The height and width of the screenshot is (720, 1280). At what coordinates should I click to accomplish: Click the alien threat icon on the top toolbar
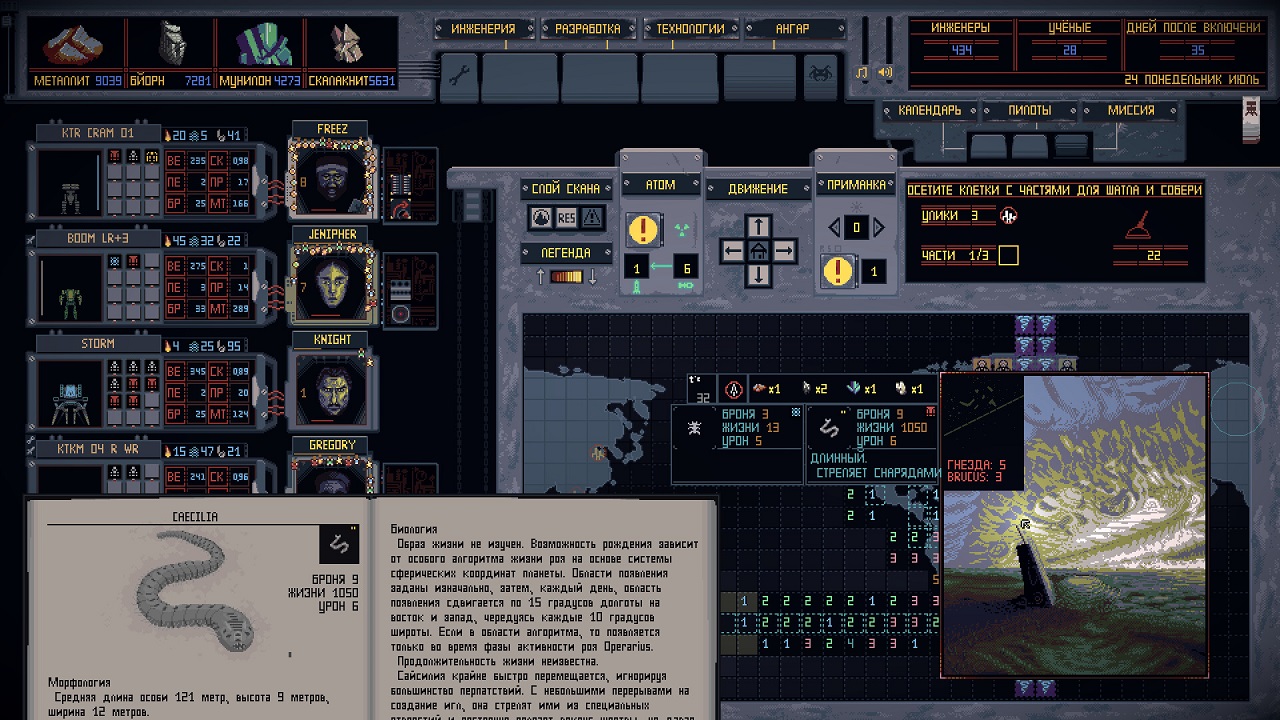[820, 73]
